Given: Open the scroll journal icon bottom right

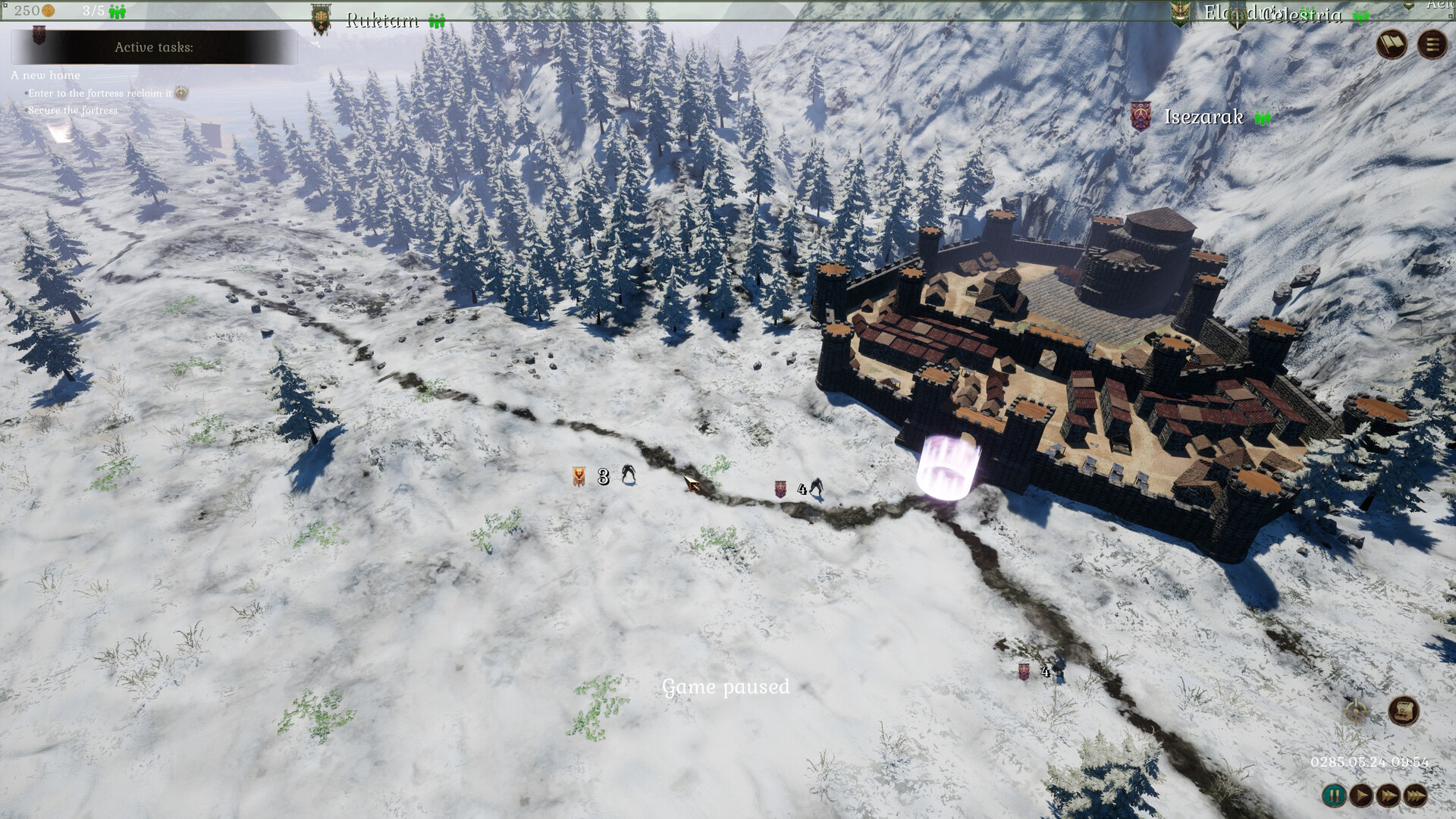Looking at the screenshot, I should click(1403, 711).
